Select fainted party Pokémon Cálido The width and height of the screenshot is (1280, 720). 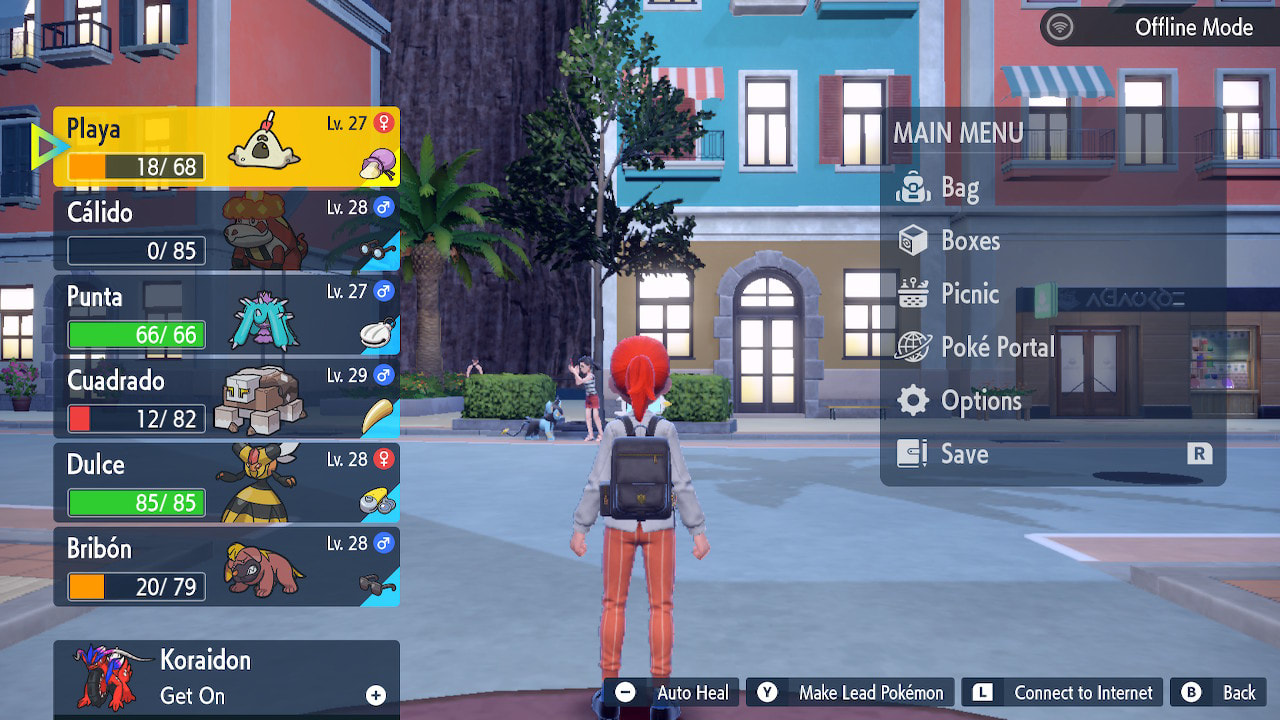coord(226,231)
